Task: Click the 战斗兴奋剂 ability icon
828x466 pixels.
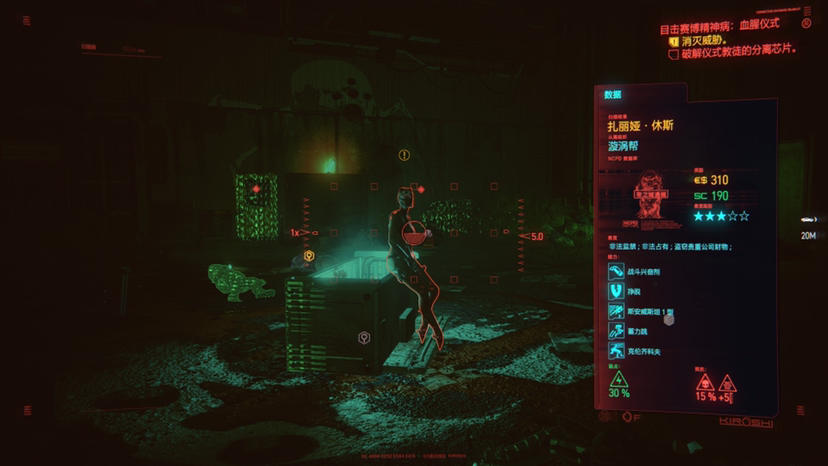Action: 616,271
